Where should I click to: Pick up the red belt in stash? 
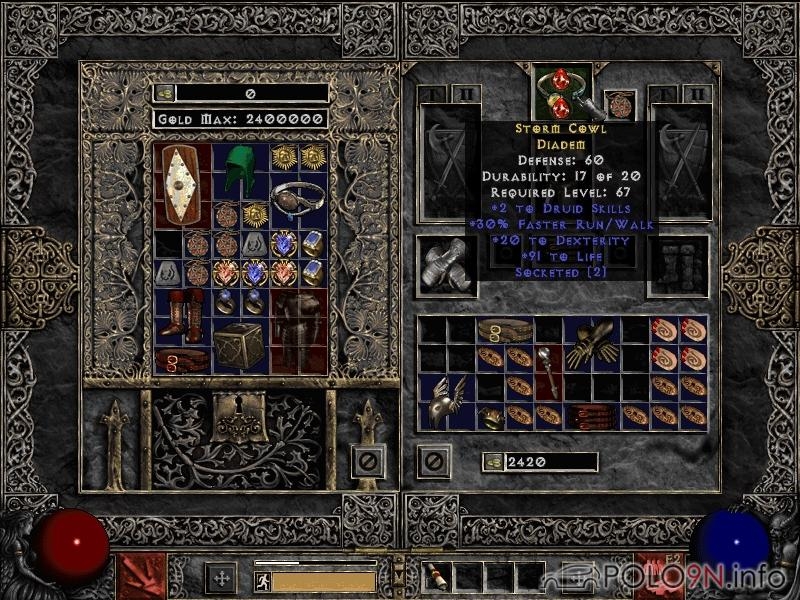[x=183, y=360]
